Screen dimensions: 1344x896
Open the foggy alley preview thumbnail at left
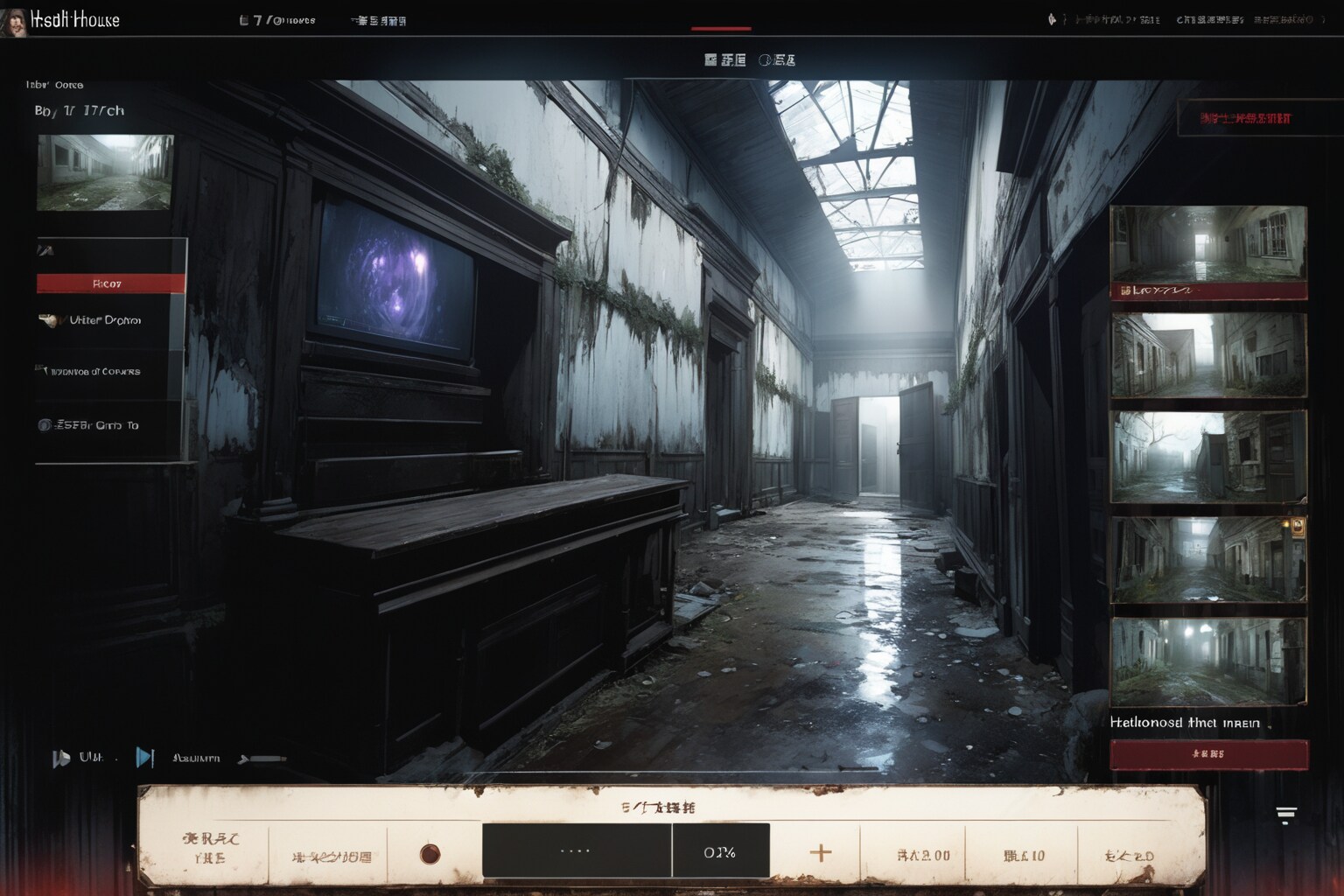tap(105, 172)
